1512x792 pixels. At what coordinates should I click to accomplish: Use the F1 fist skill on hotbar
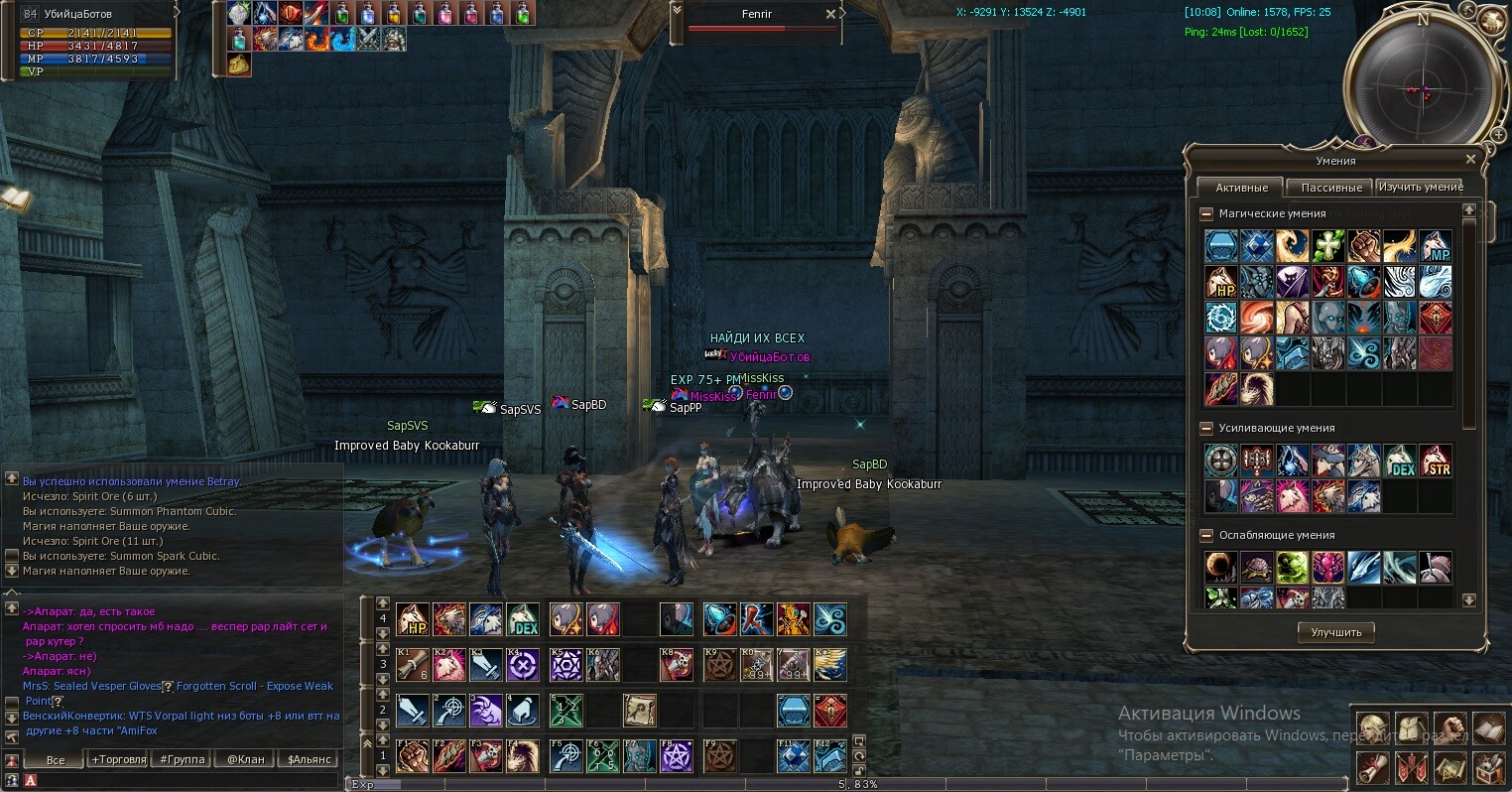(x=413, y=756)
